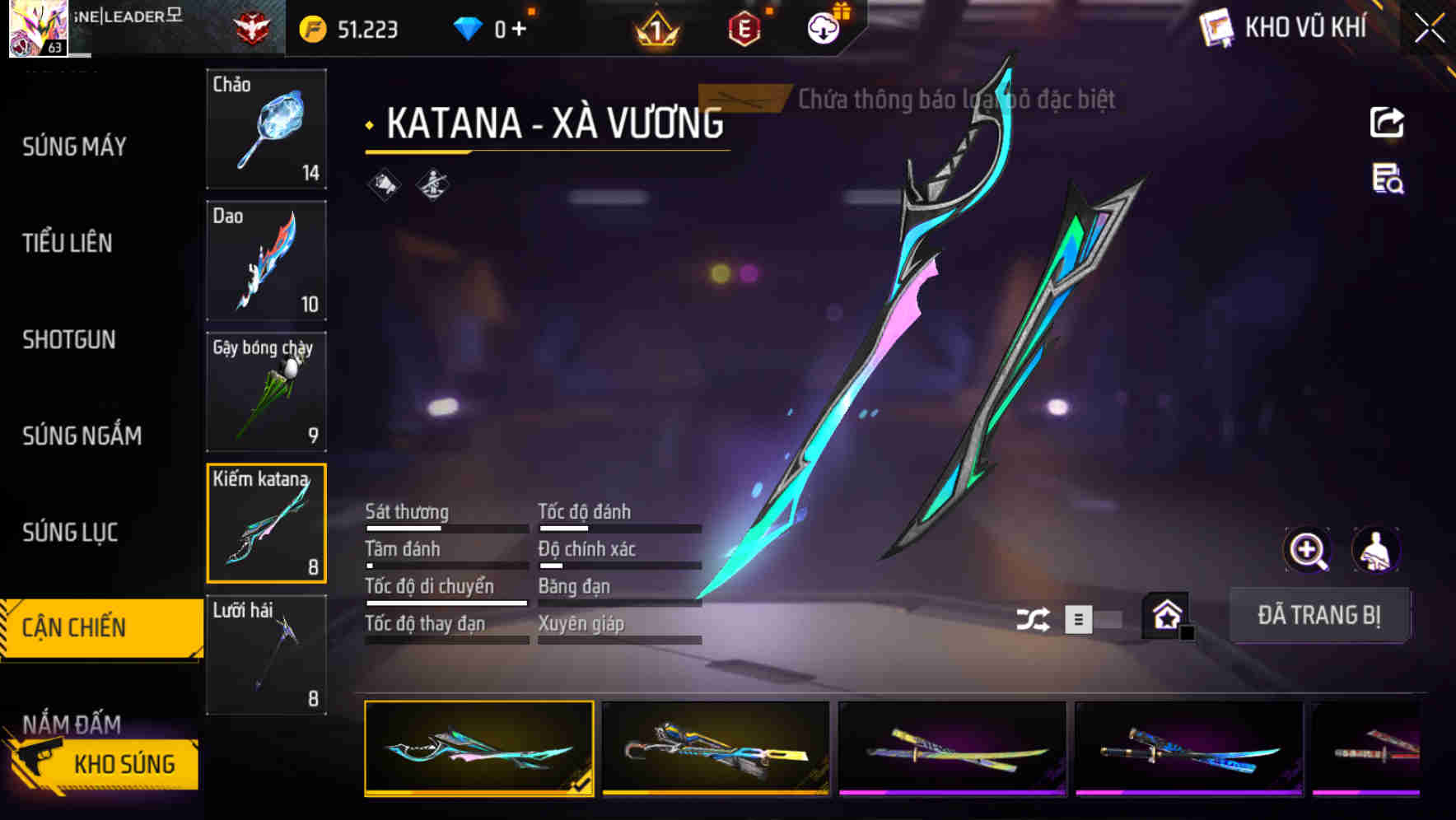Switch to the SHOTGUN category
Viewport: 1456px width, 820px height.
pos(68,340)
